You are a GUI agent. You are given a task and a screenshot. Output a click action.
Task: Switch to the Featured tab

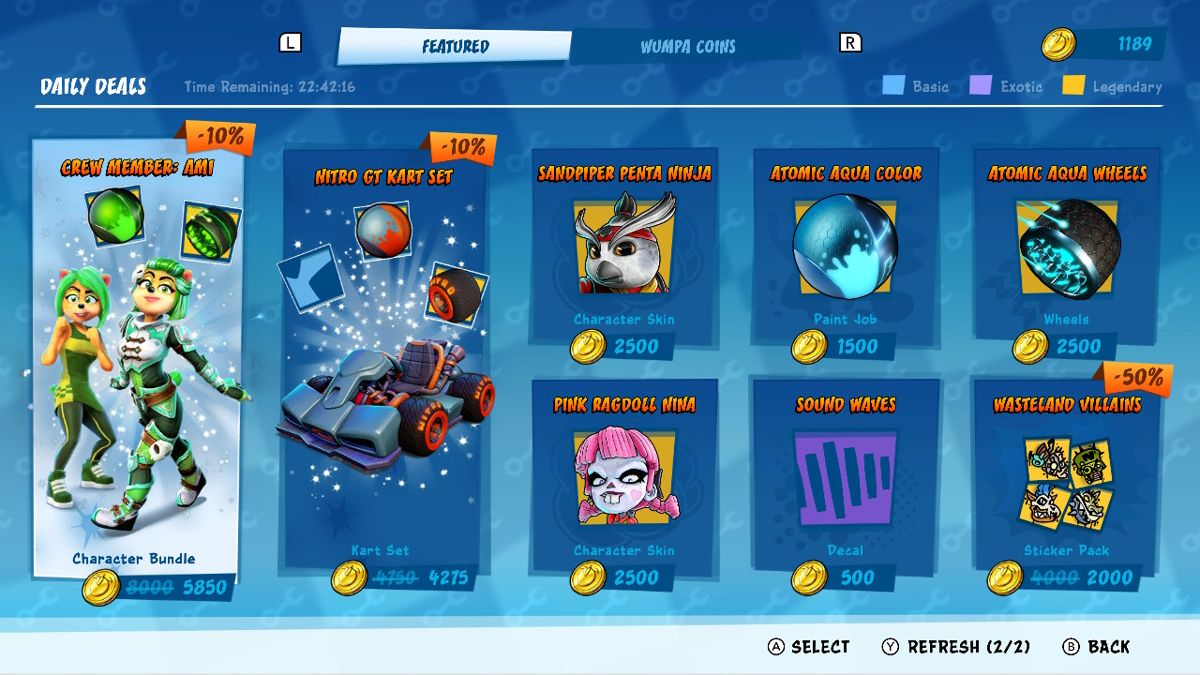455,46
